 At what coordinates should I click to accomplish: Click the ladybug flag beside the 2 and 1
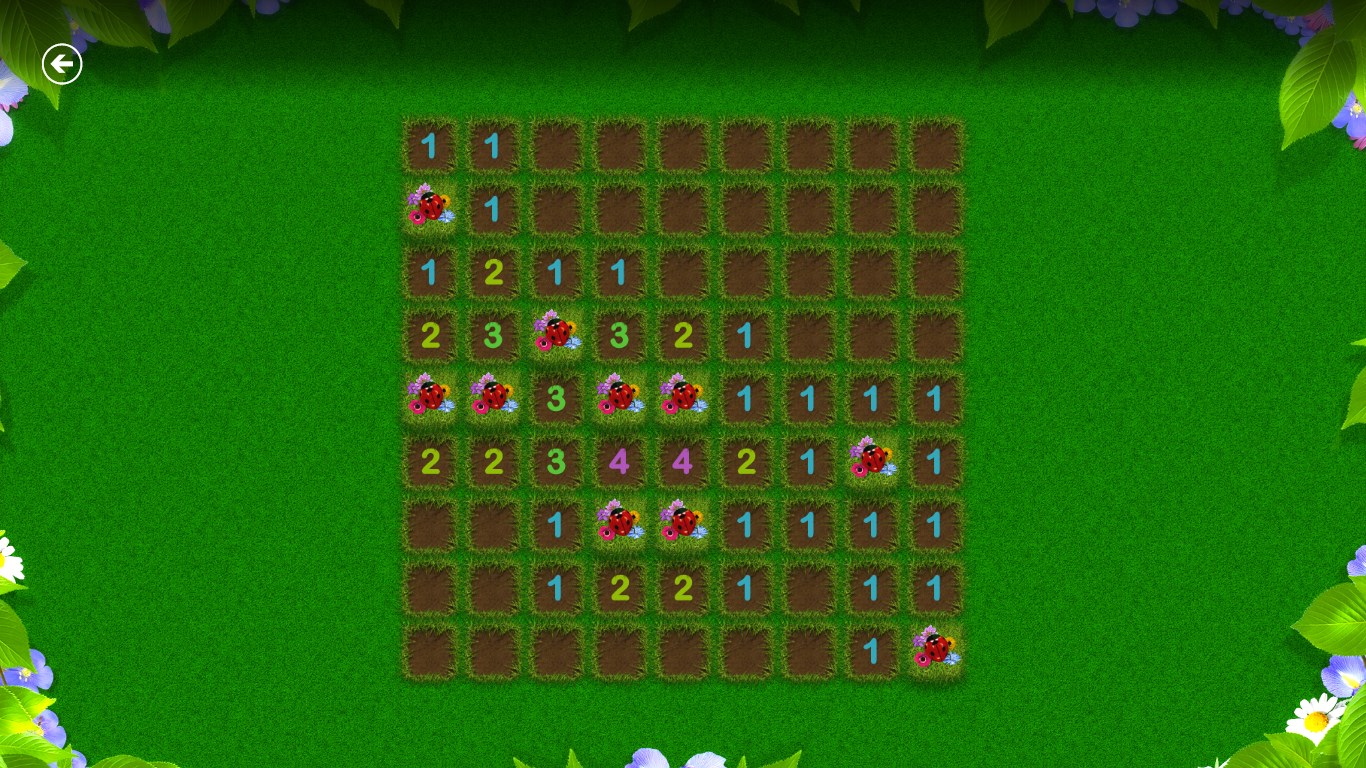(x=871, y=459)
